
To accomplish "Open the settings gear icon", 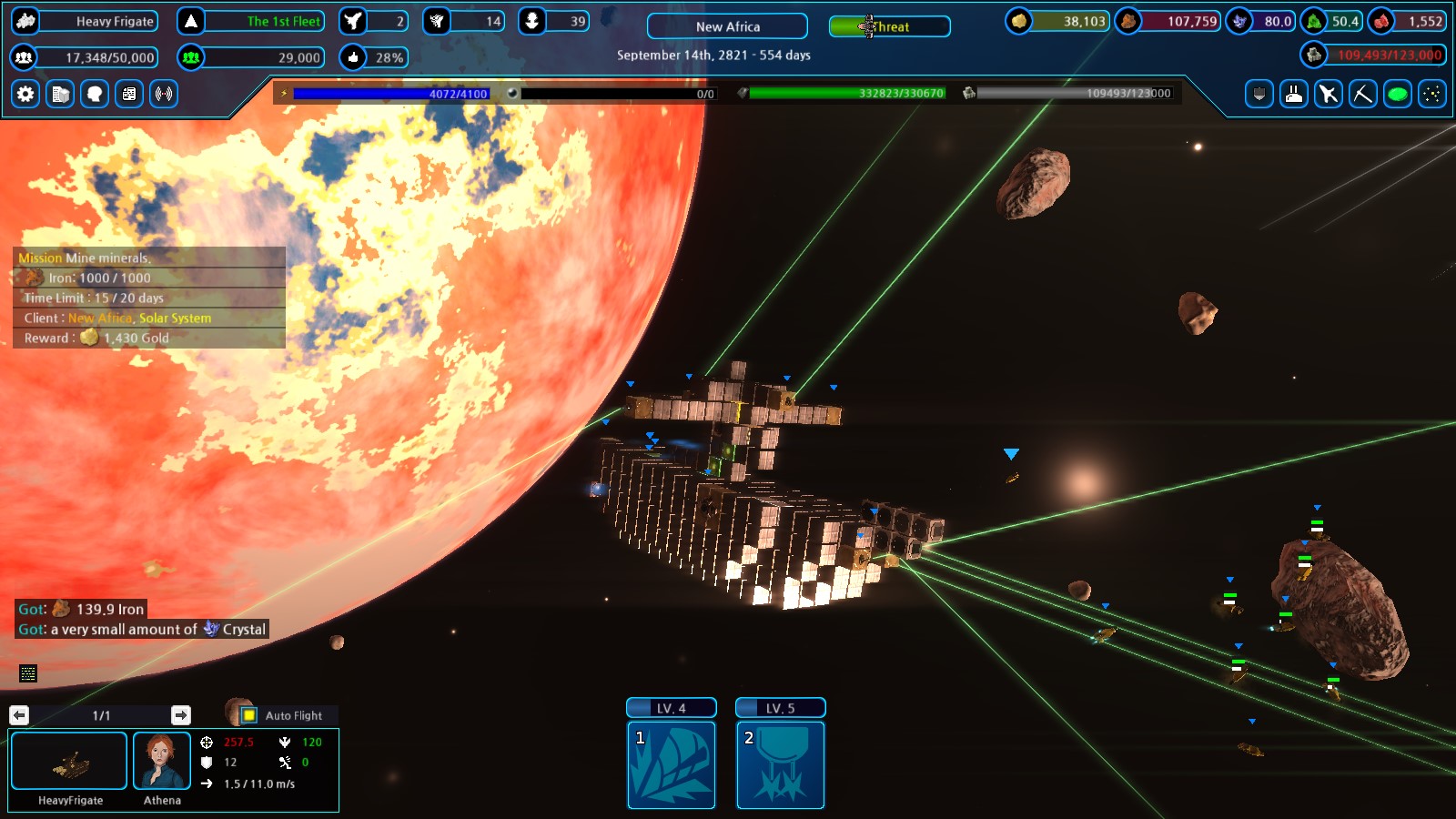I will point(25,95).
